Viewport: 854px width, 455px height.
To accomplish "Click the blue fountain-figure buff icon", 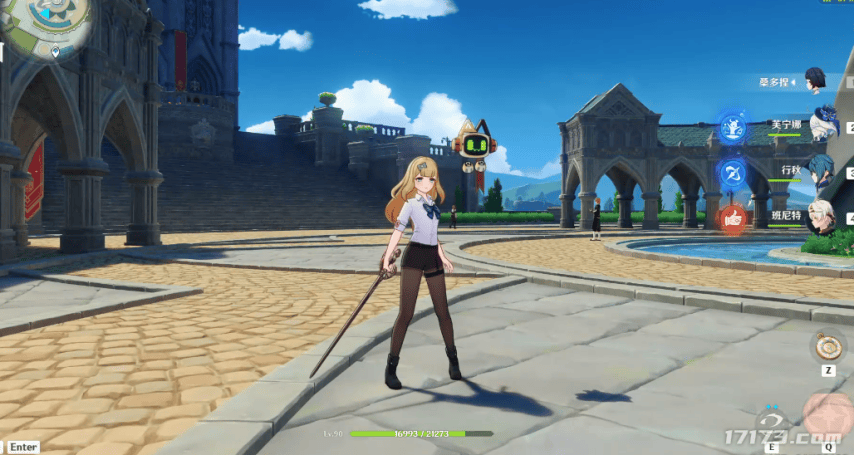I will 733,129.
